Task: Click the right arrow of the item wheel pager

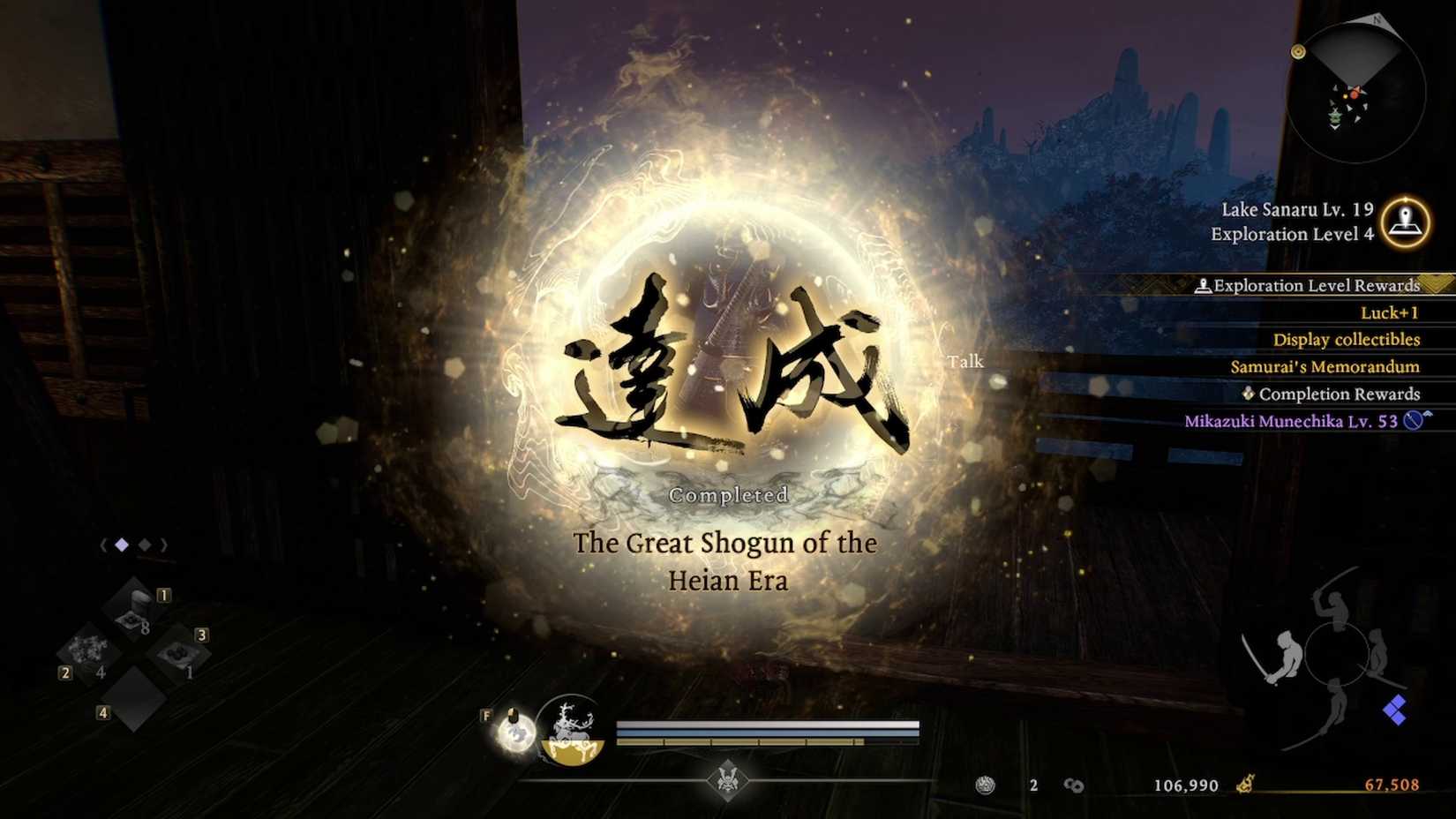Action: (164, 545)
